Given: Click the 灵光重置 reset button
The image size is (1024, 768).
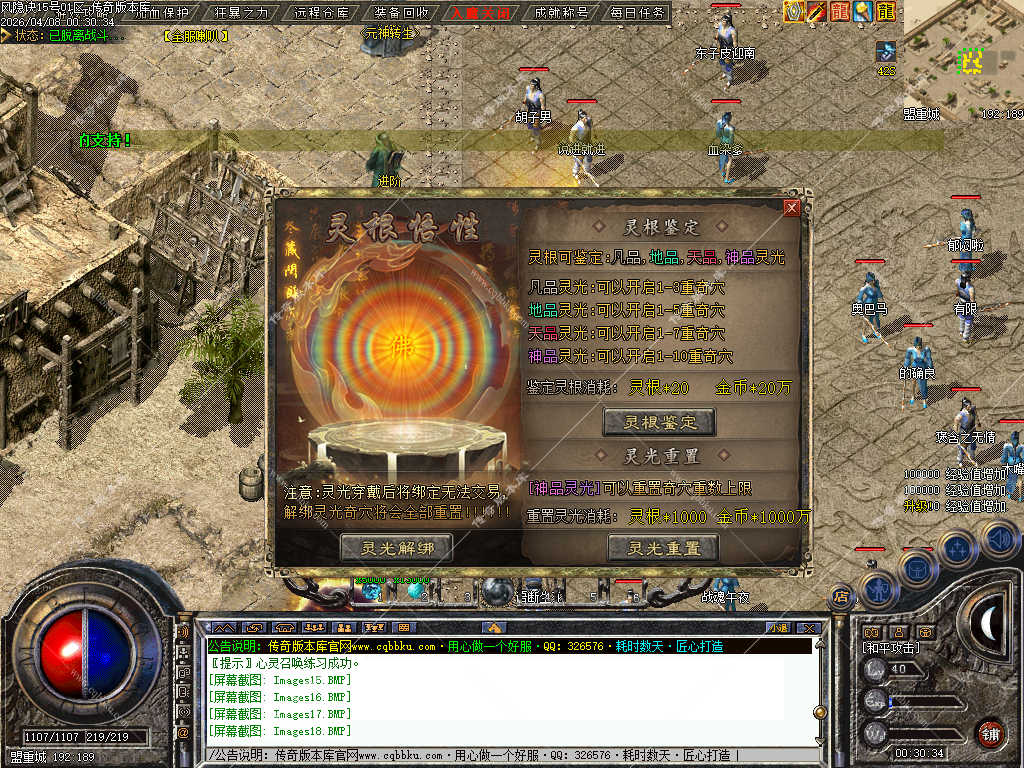Looking at the screenshot, I should [662, 547].
